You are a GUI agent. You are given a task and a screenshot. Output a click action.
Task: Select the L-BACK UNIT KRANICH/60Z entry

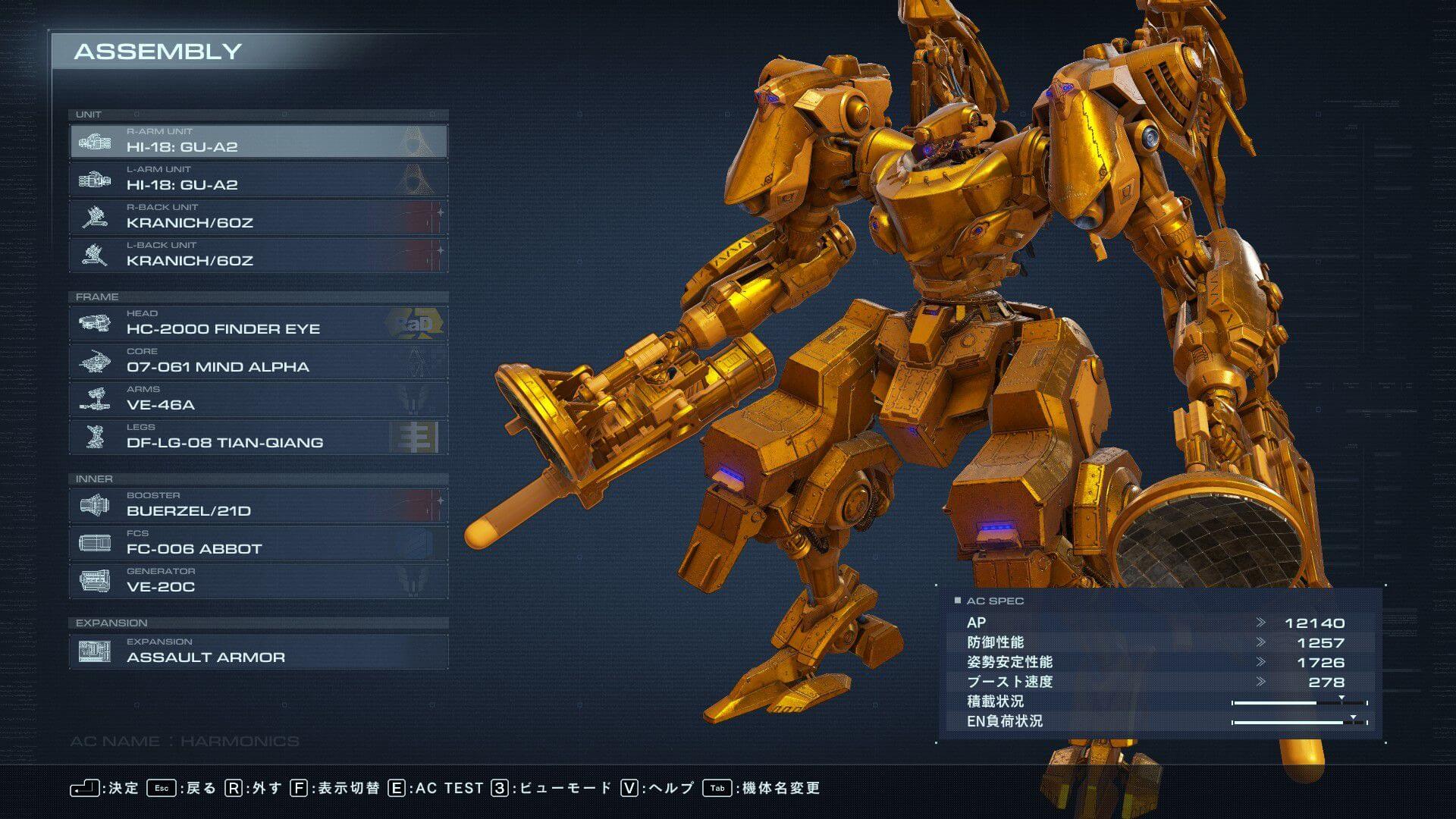coord(259,255)
